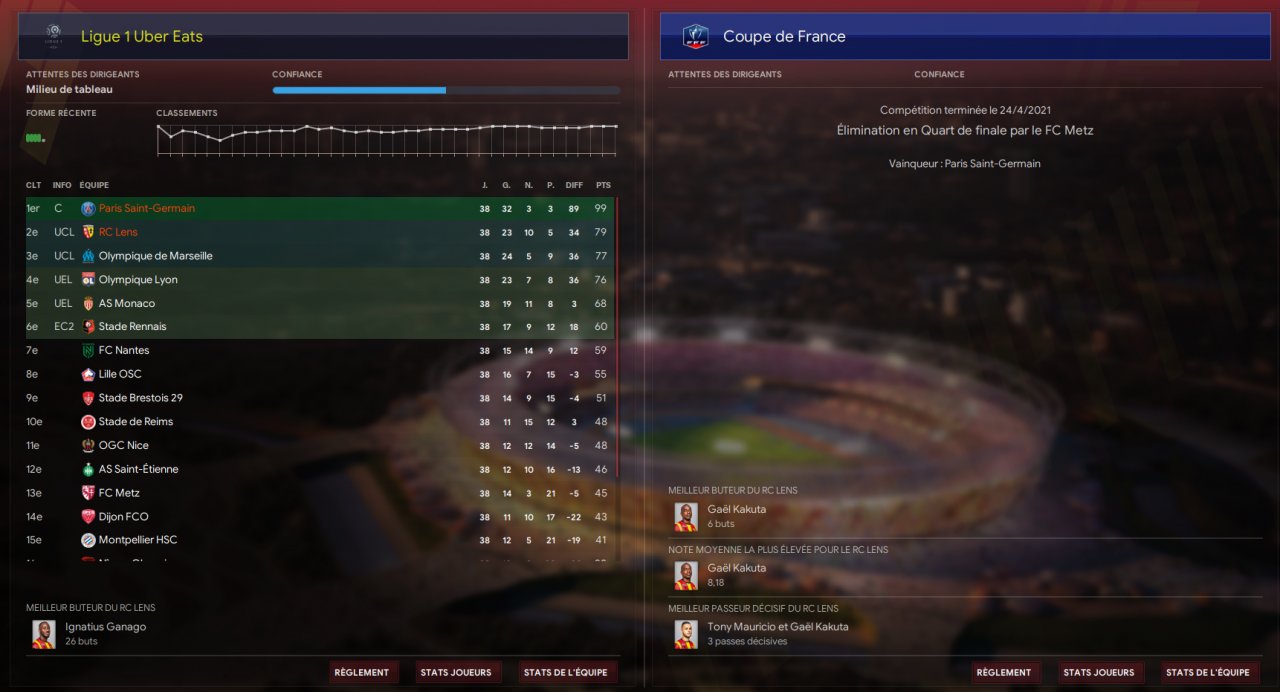Open the RC Lens team row

click(x=118, y=232)
